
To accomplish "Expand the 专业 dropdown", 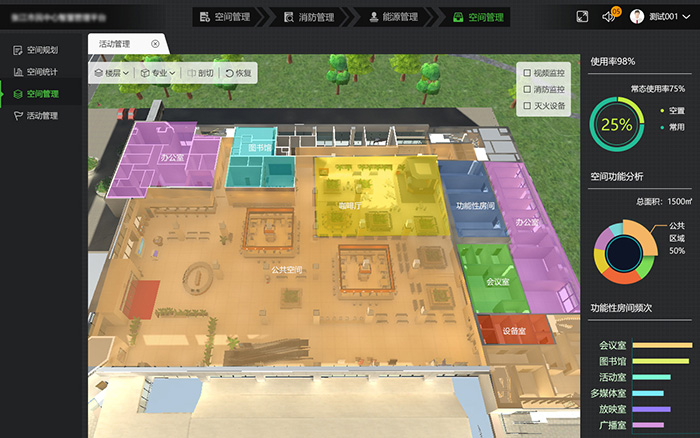I will pyautogui.click(x=158, y=73).
